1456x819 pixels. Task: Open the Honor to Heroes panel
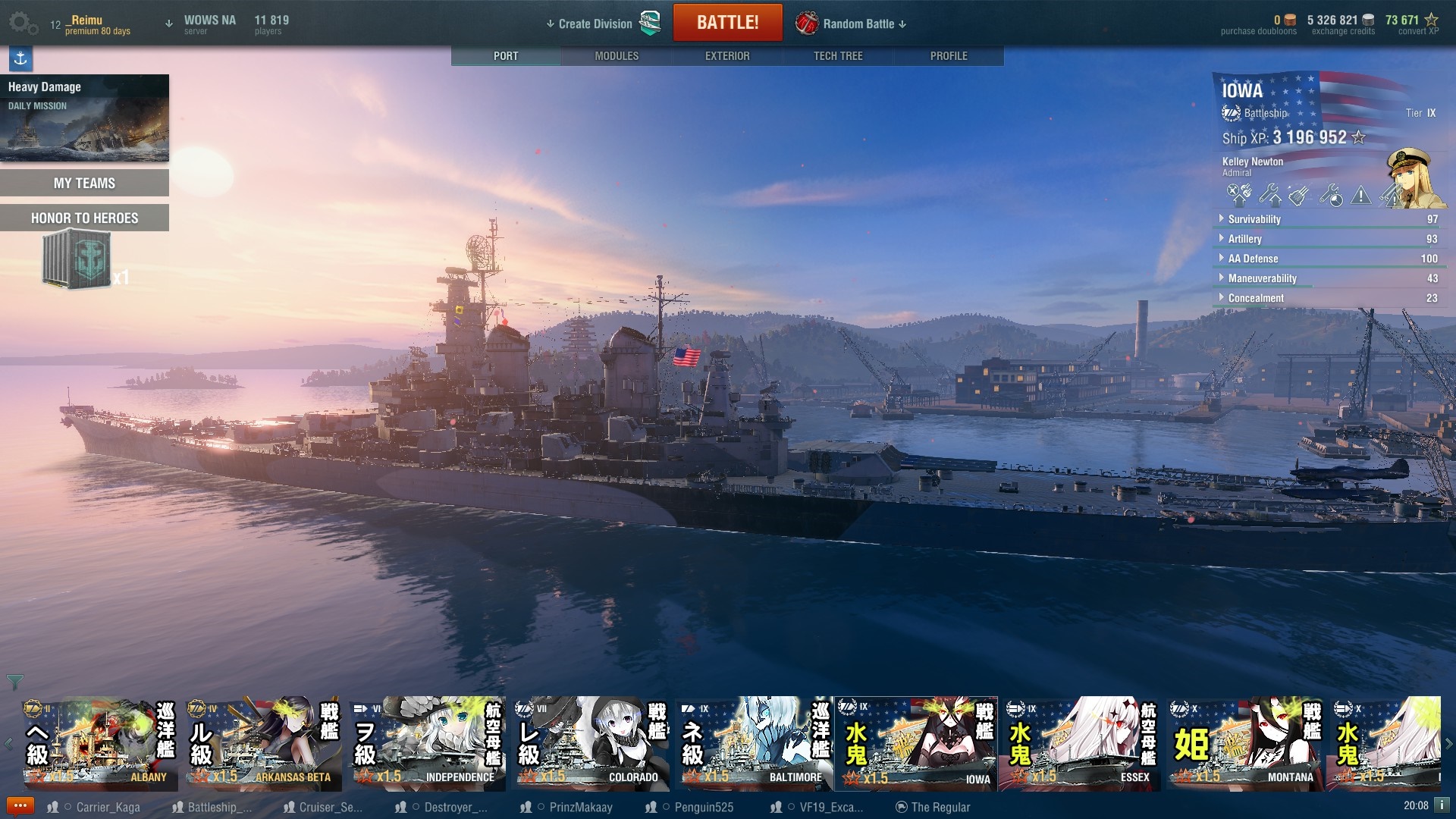tap(84, 218)
